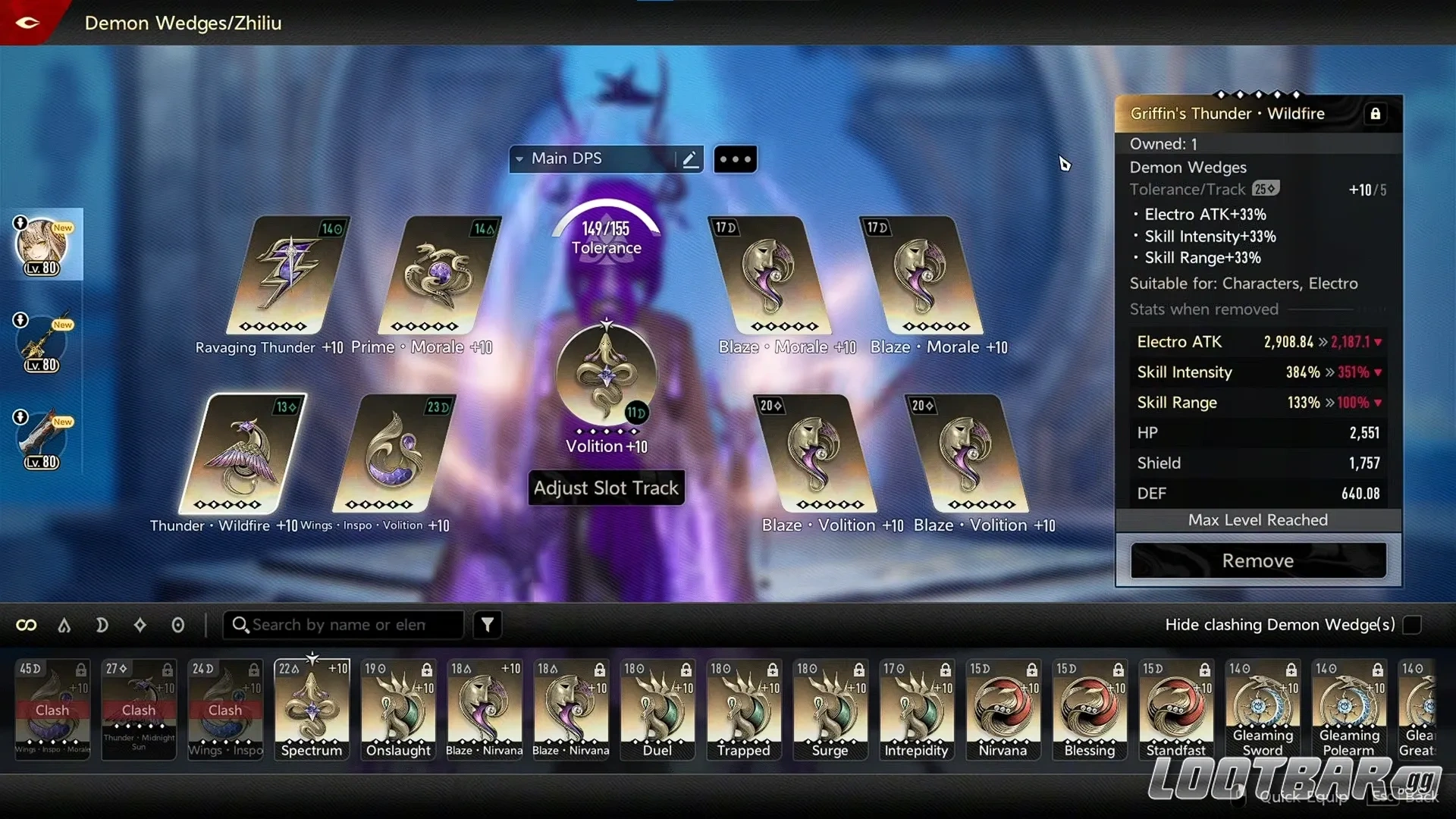The image size is (1456, 819).
Task: Toggle Hide clashing Demon Wedge(s) checkbox
Action: pos(1412,625)
